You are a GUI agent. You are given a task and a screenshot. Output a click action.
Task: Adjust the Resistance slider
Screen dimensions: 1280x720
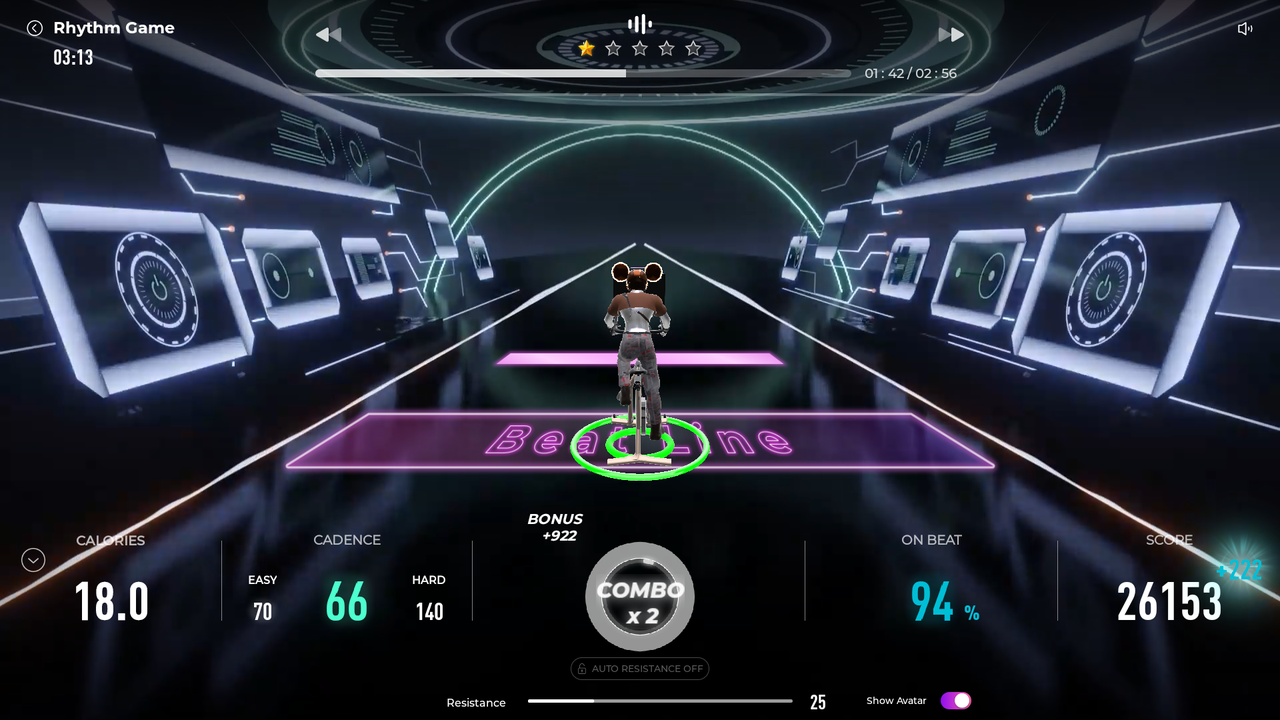point(660,701)
